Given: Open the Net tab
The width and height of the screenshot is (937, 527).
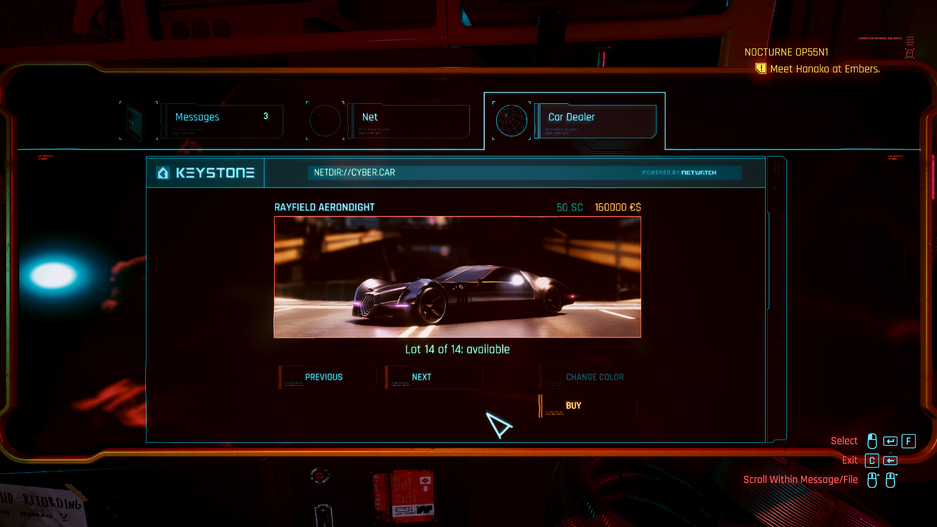Looking at the screenshot, I should click(x=408, y=120).
